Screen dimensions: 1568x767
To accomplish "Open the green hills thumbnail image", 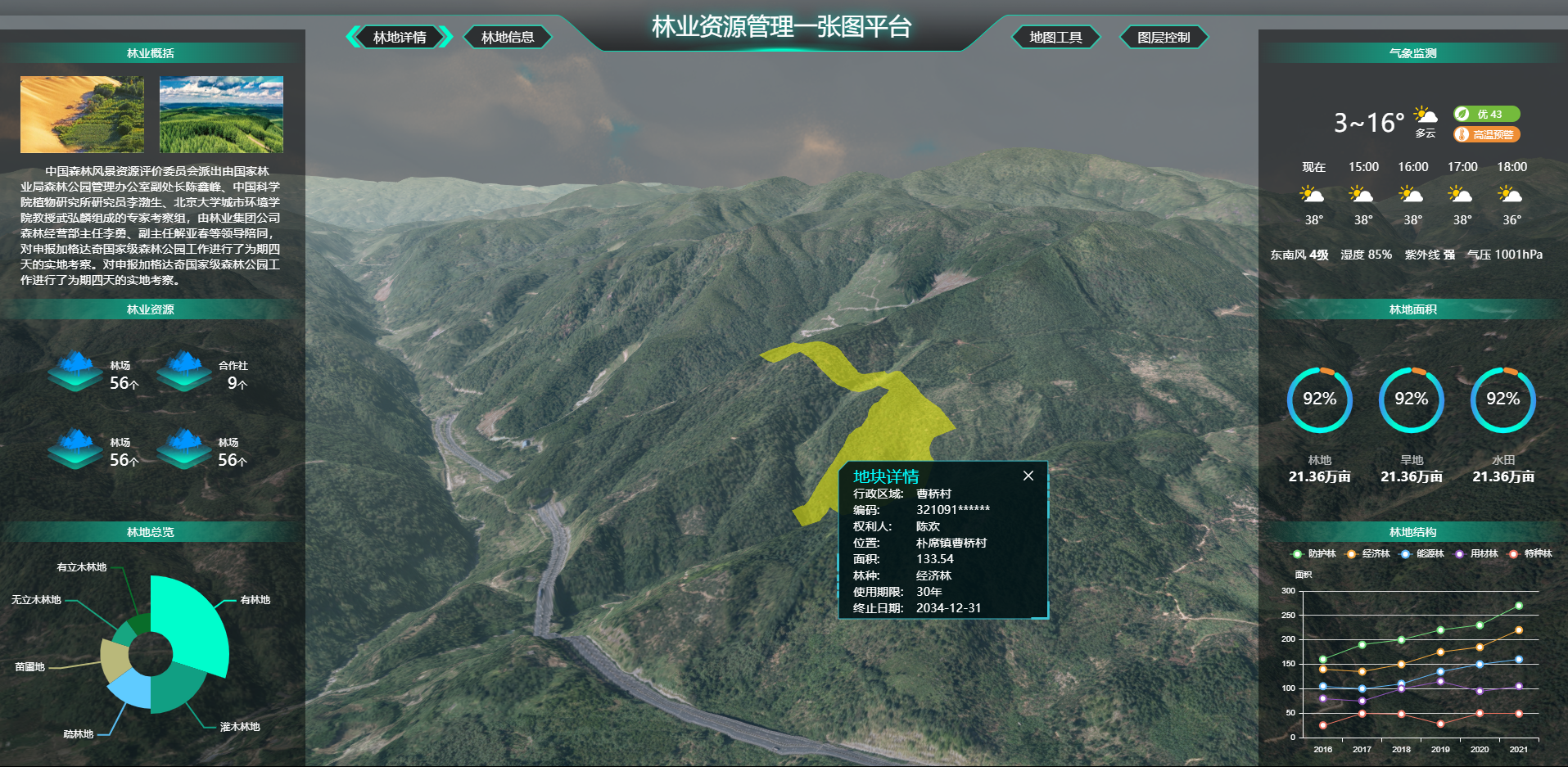I will coord(221,115).
